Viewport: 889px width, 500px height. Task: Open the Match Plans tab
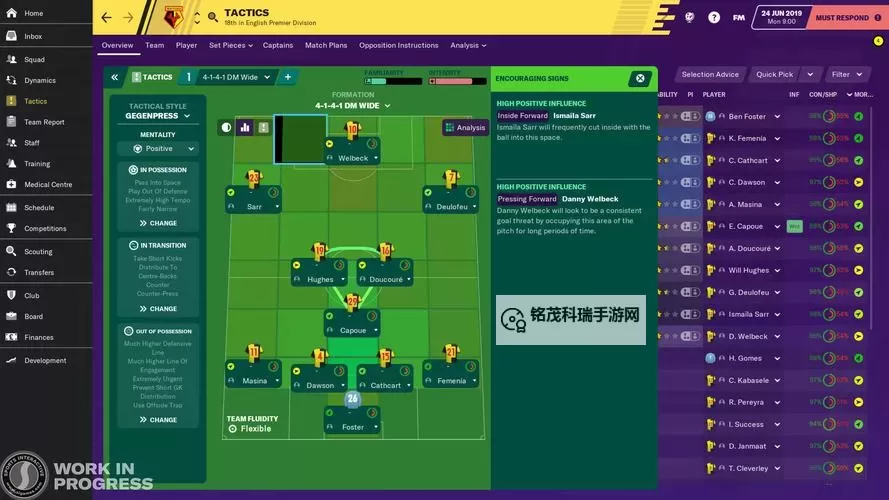click(325, 45)
